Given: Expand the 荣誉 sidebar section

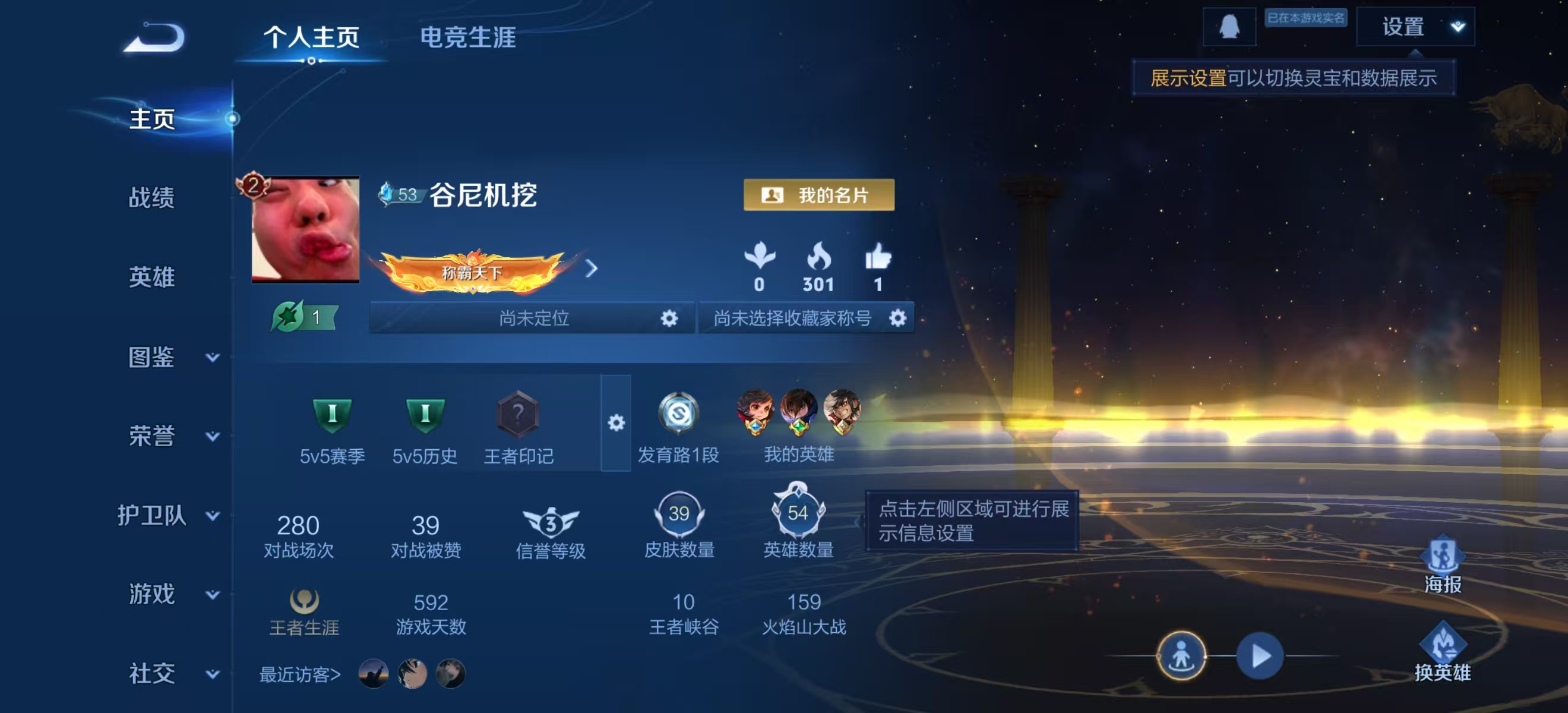Looking at the screenshot, I should (x=152, y=437).
